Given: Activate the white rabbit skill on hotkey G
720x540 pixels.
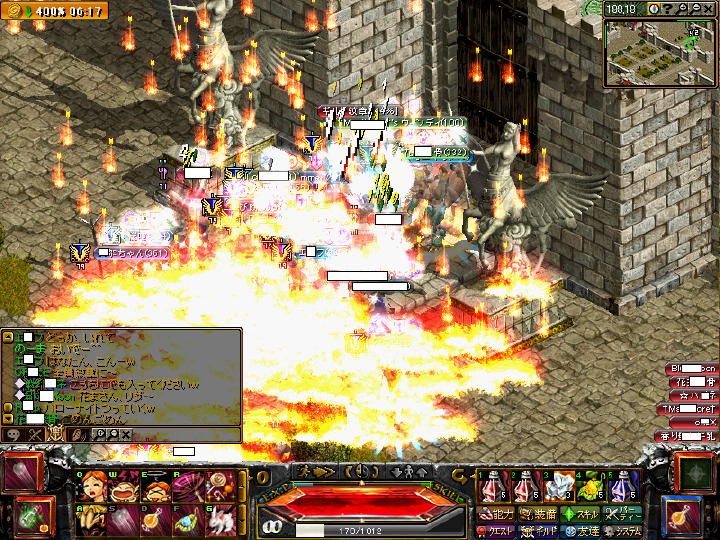Looking at the screenshot, I should [x=220, y=518].
